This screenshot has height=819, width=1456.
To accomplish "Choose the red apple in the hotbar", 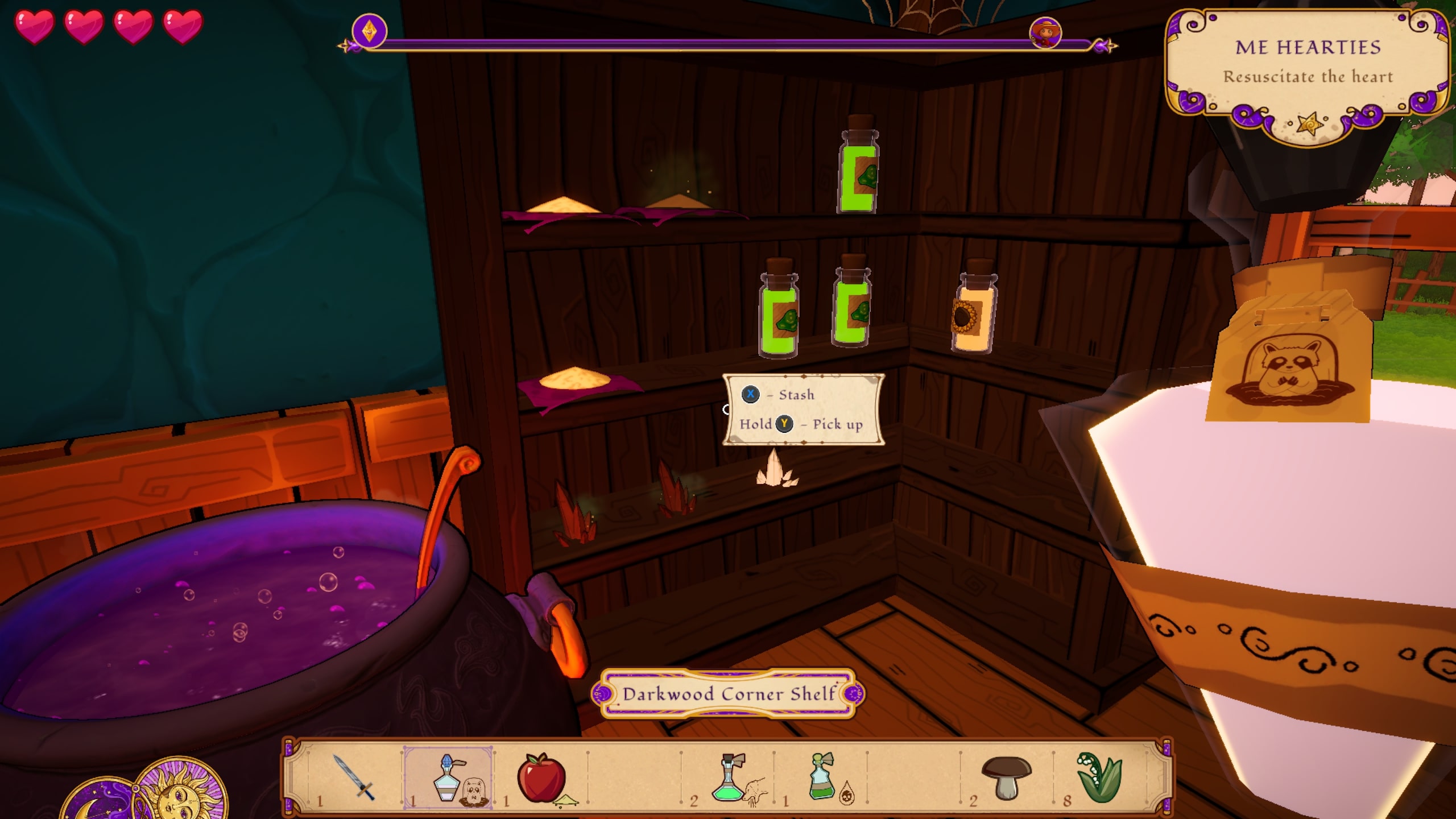I will [x=541, y=777].
